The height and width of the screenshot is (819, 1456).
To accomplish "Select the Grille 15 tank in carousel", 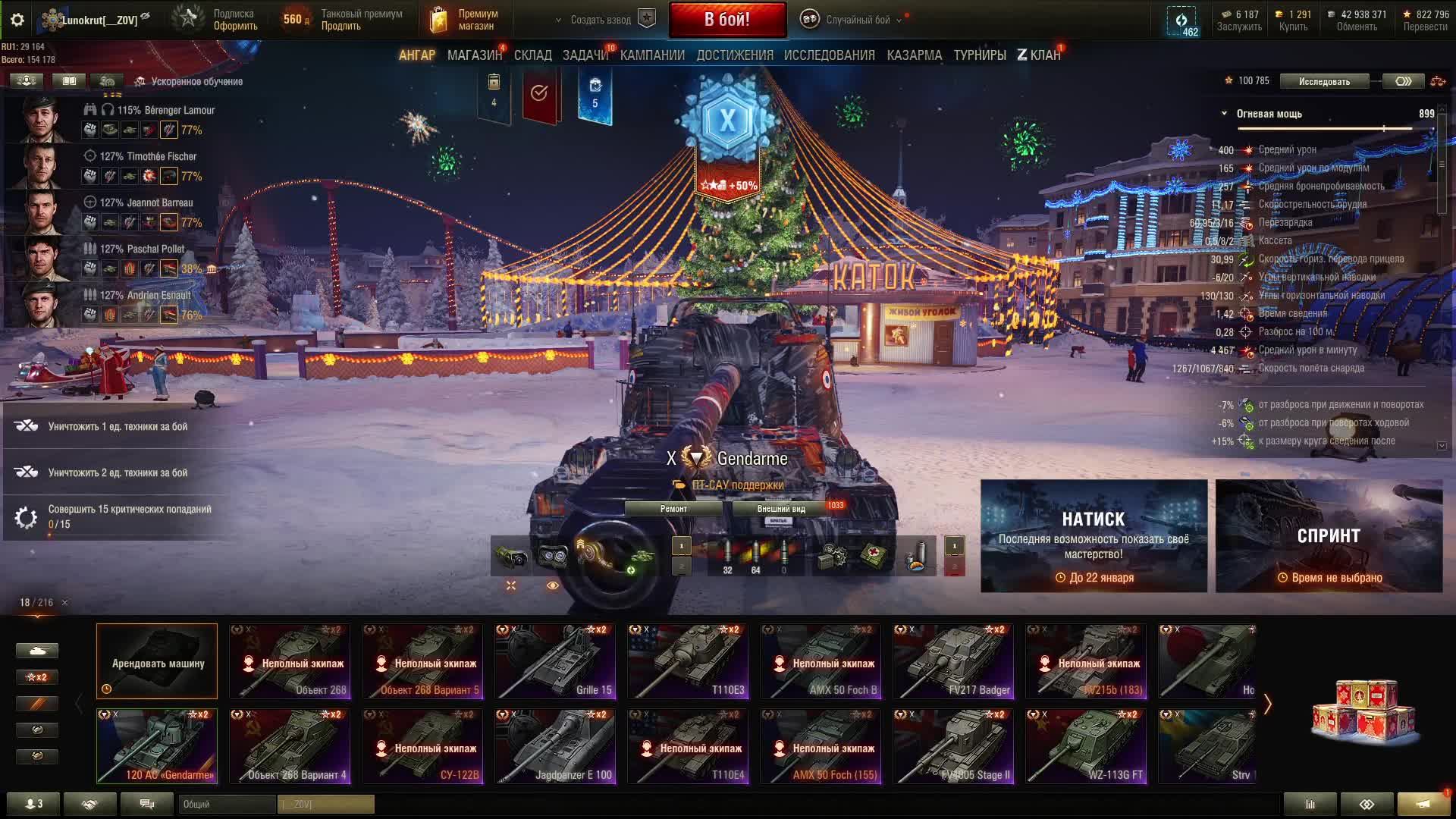I will [x=555, y=661].
